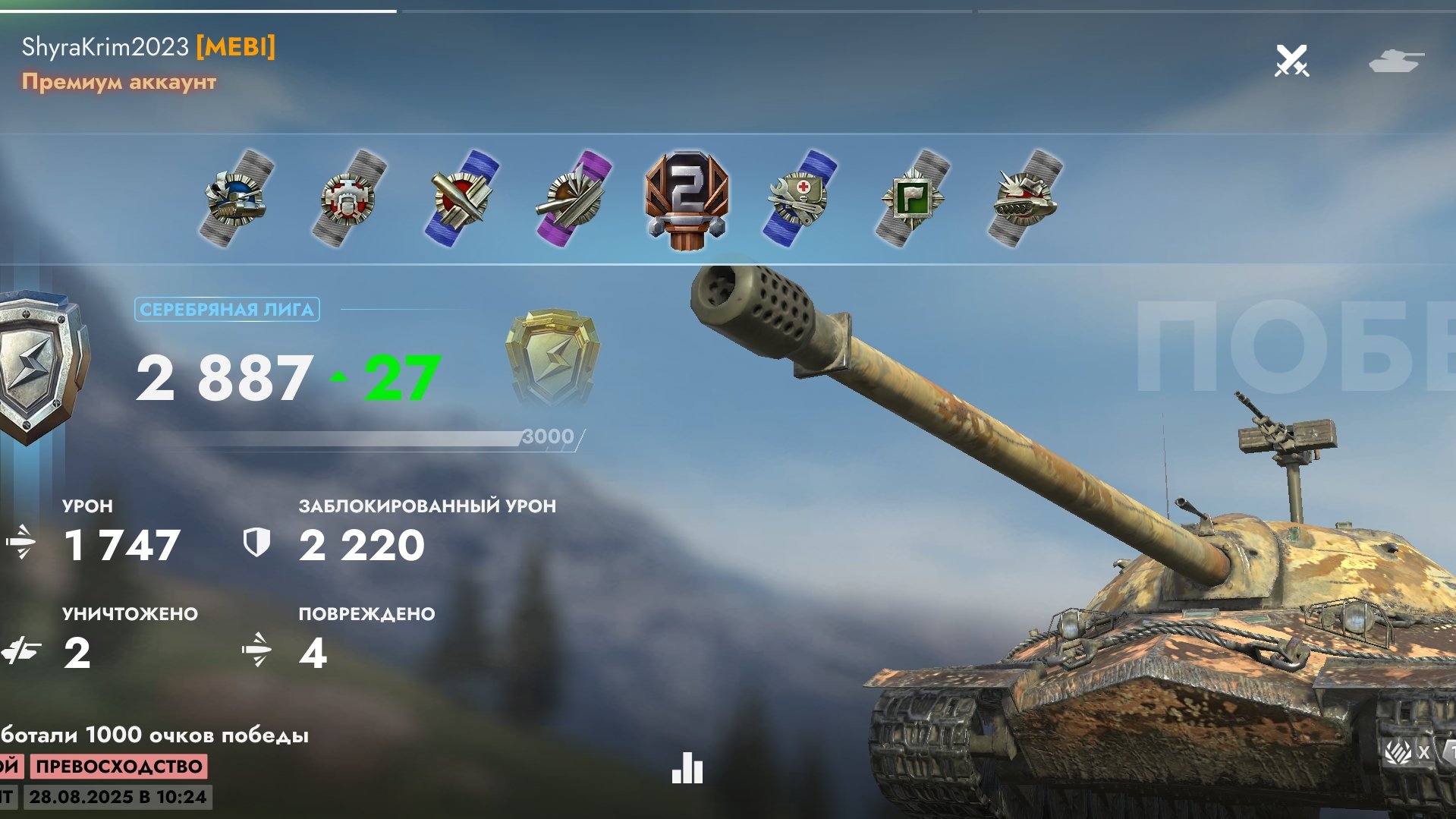This screenshot has width=1456, height=819.
Task: Click the gold league shield emblem
Action: point(552,357)
